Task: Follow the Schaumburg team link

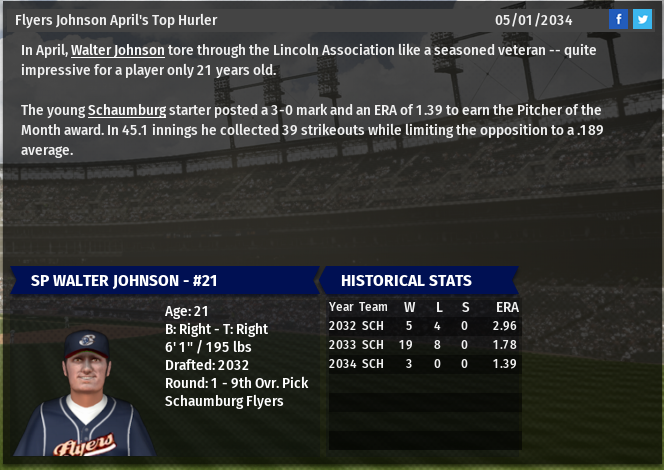Action: (x=128, y=110)
